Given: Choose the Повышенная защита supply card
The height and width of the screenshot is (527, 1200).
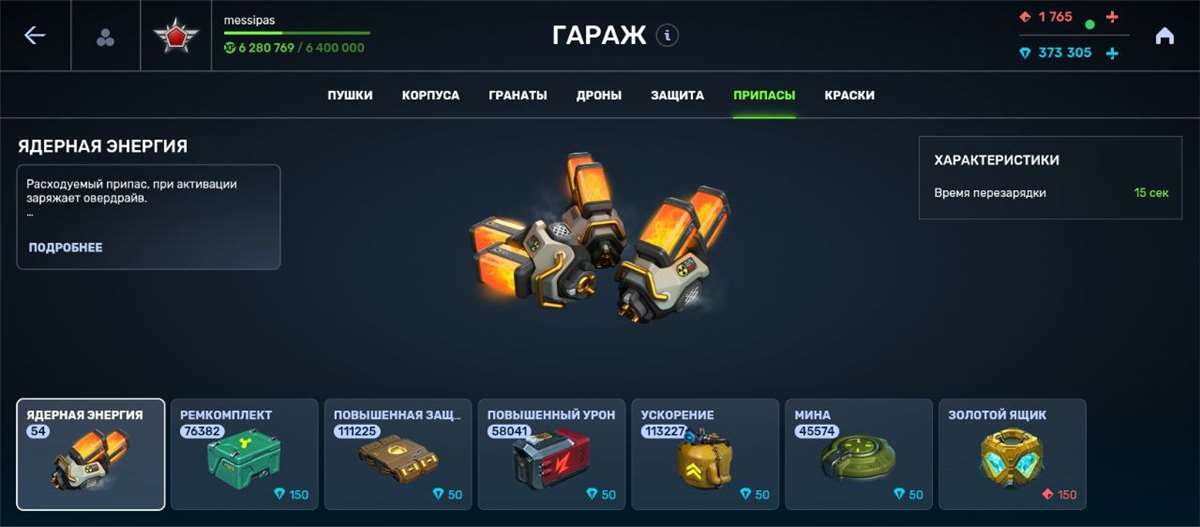Looking at the screenshot, I should click(398, 454).
